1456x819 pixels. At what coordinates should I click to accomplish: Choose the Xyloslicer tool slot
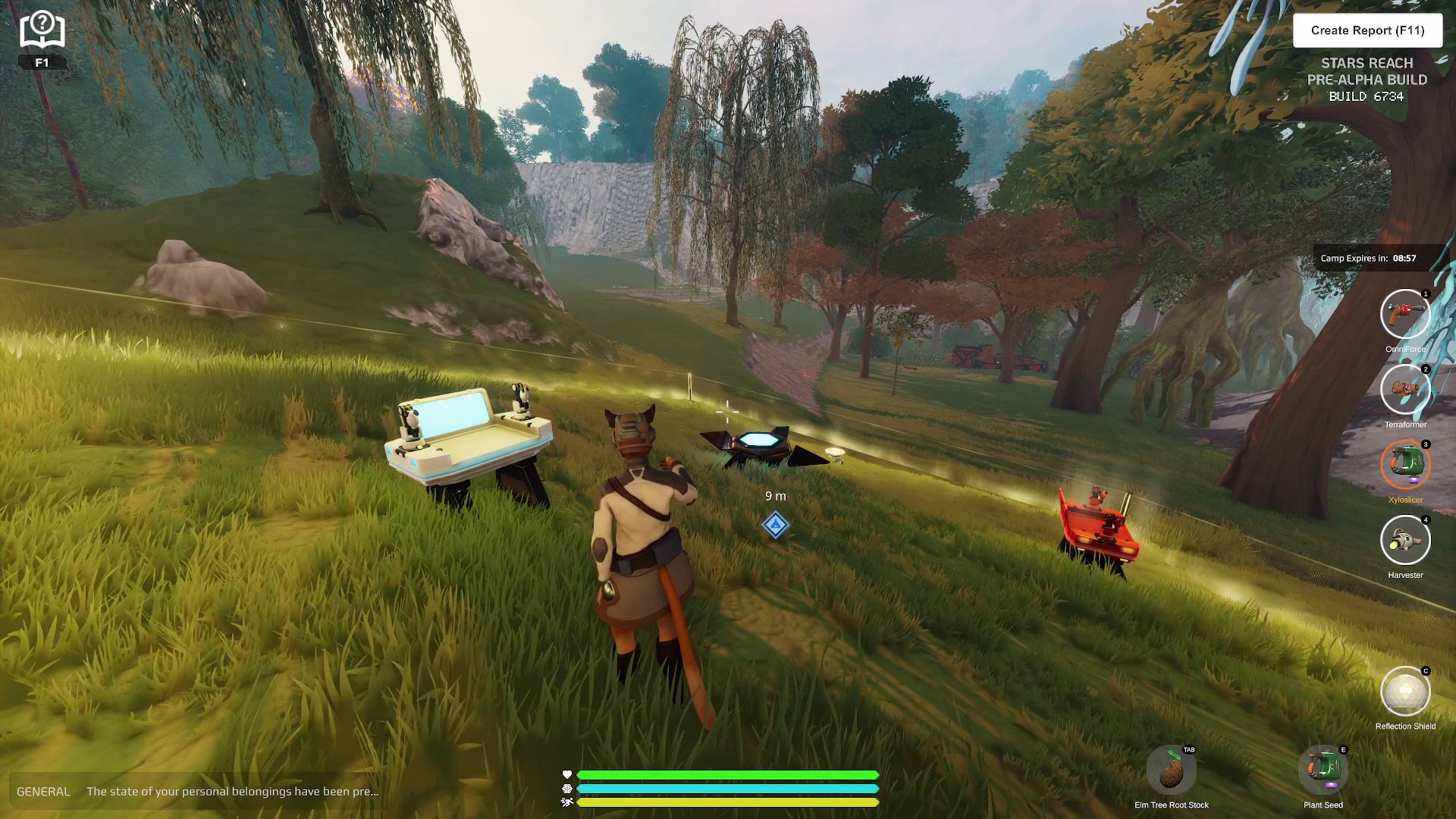pyautogui.click(x=1404, y=464)
